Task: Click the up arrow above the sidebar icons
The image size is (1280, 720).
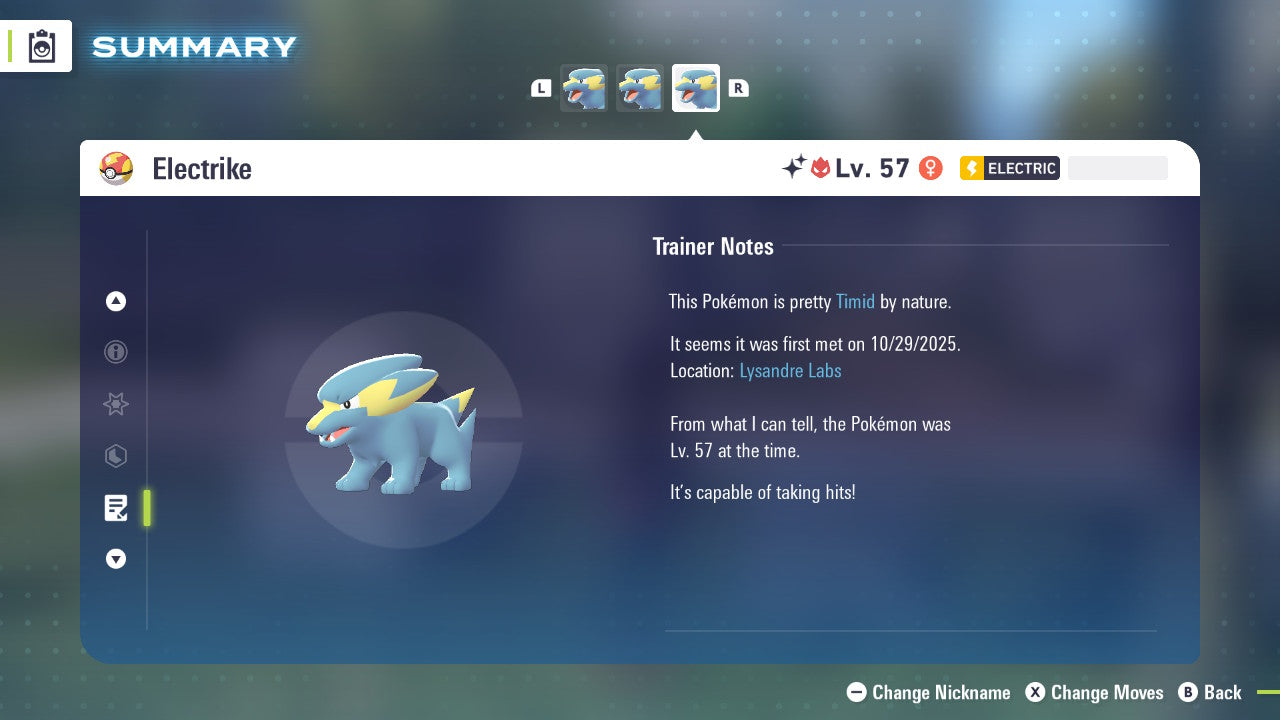Action: click(116, 301)
